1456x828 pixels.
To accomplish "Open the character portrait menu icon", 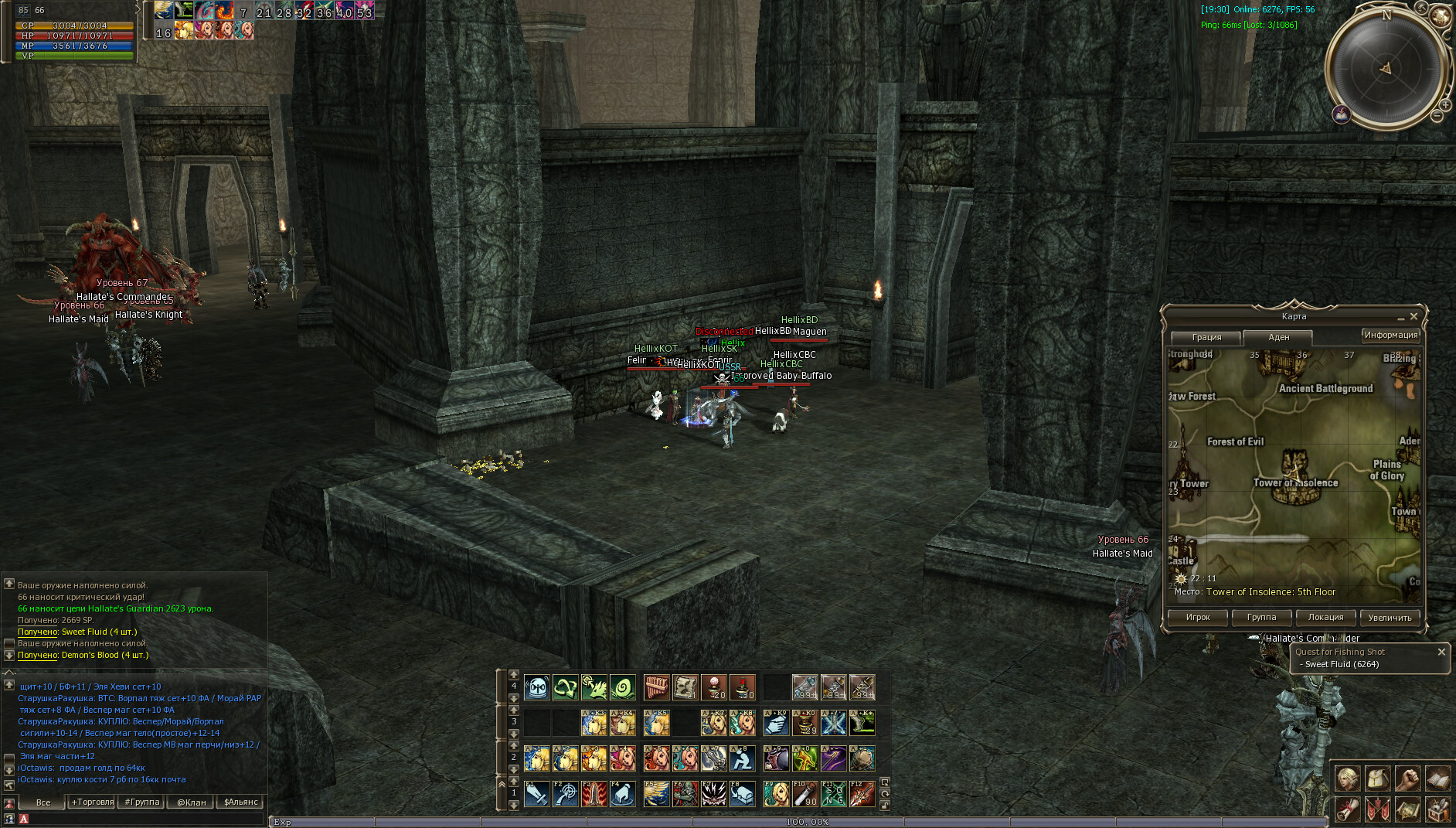I will tap(1347, 779).
